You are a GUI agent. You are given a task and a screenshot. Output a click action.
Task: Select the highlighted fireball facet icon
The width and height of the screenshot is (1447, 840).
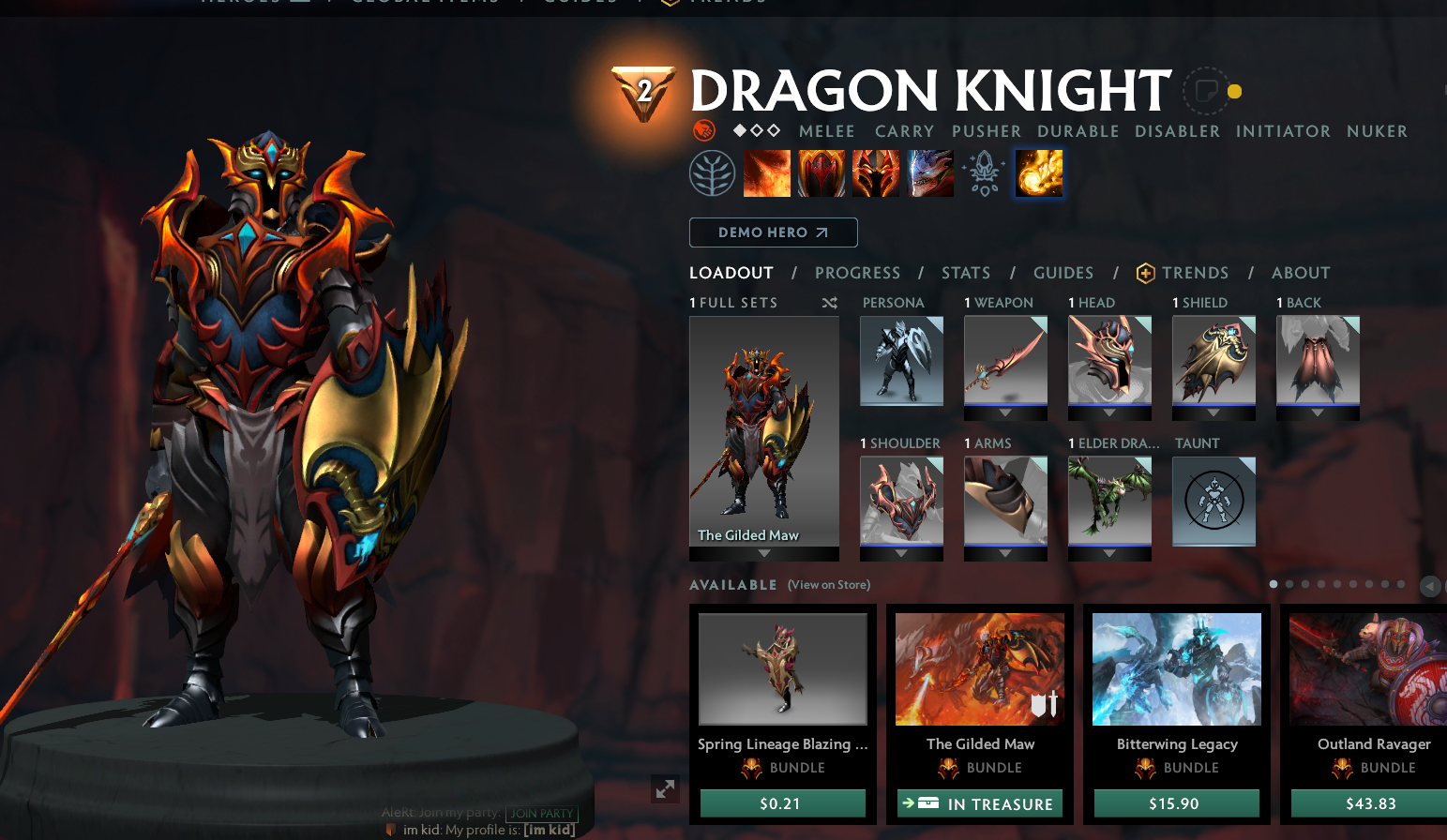pyautogui.click(x=1039, y=172)
